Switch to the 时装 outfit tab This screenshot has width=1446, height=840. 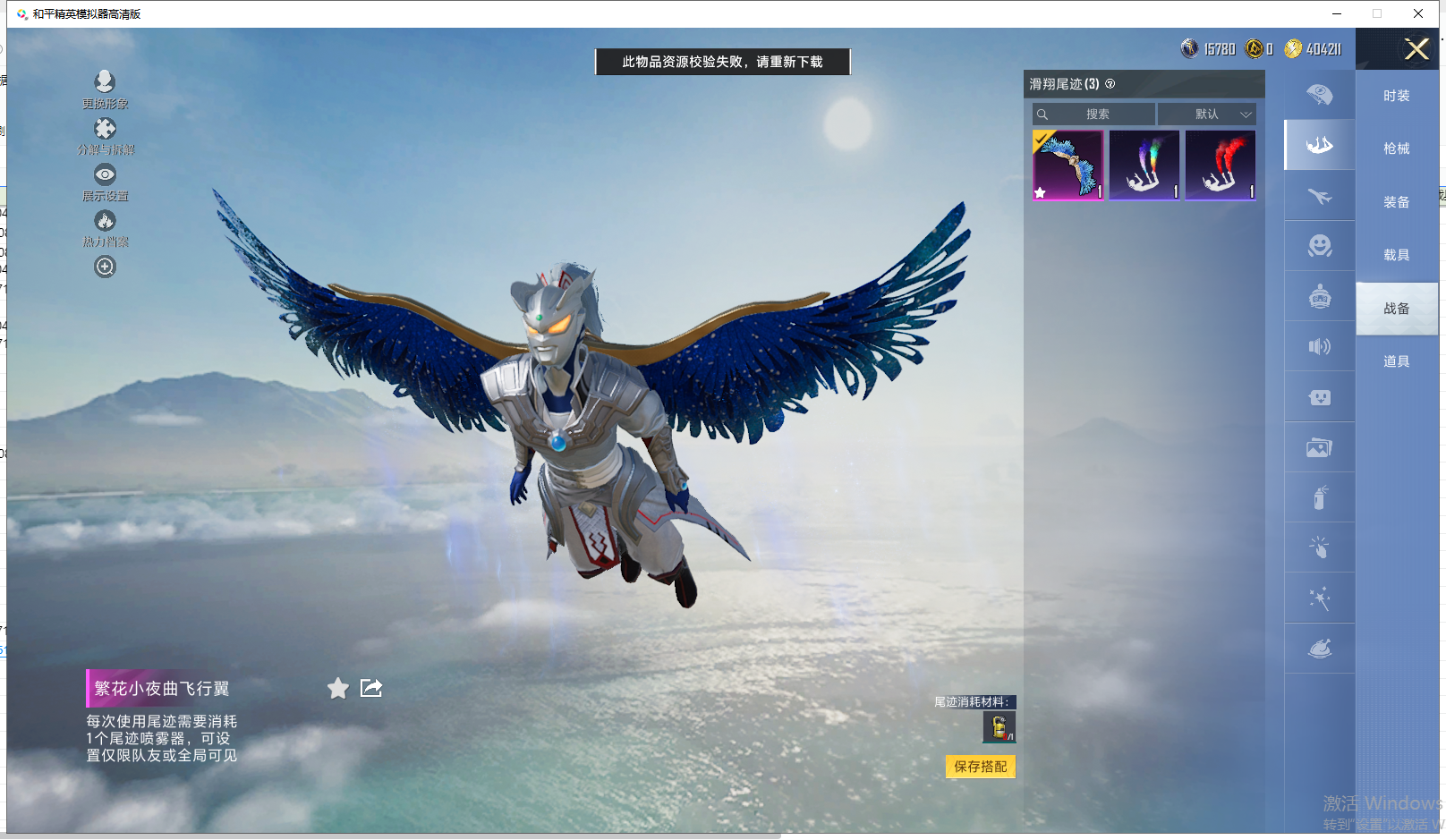[1396, 96]
